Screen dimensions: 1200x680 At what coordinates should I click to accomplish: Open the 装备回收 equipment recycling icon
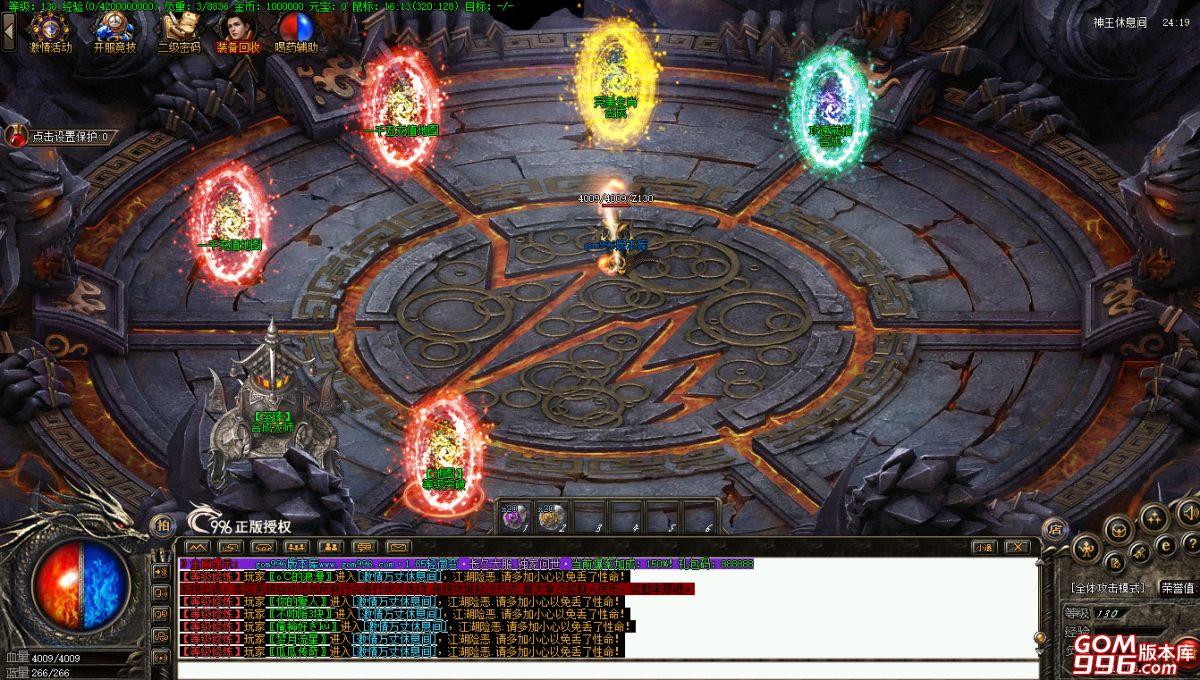tap(238, 31)
